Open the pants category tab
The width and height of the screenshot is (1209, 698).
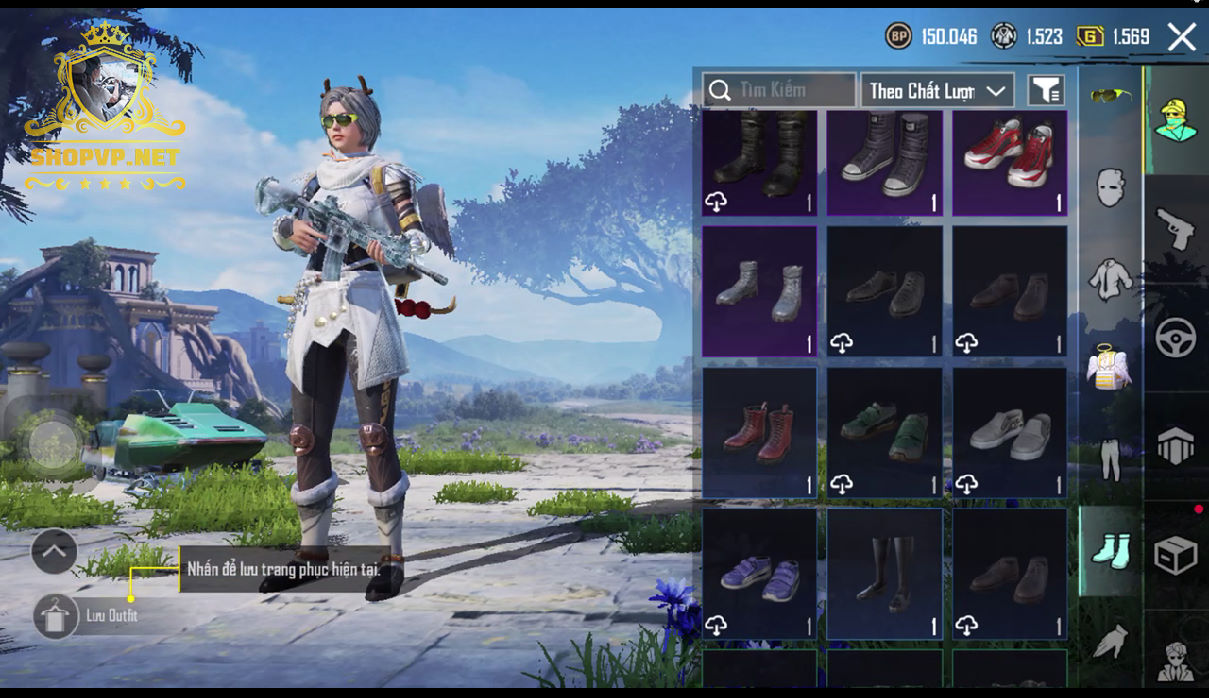tap(1110, 459)
